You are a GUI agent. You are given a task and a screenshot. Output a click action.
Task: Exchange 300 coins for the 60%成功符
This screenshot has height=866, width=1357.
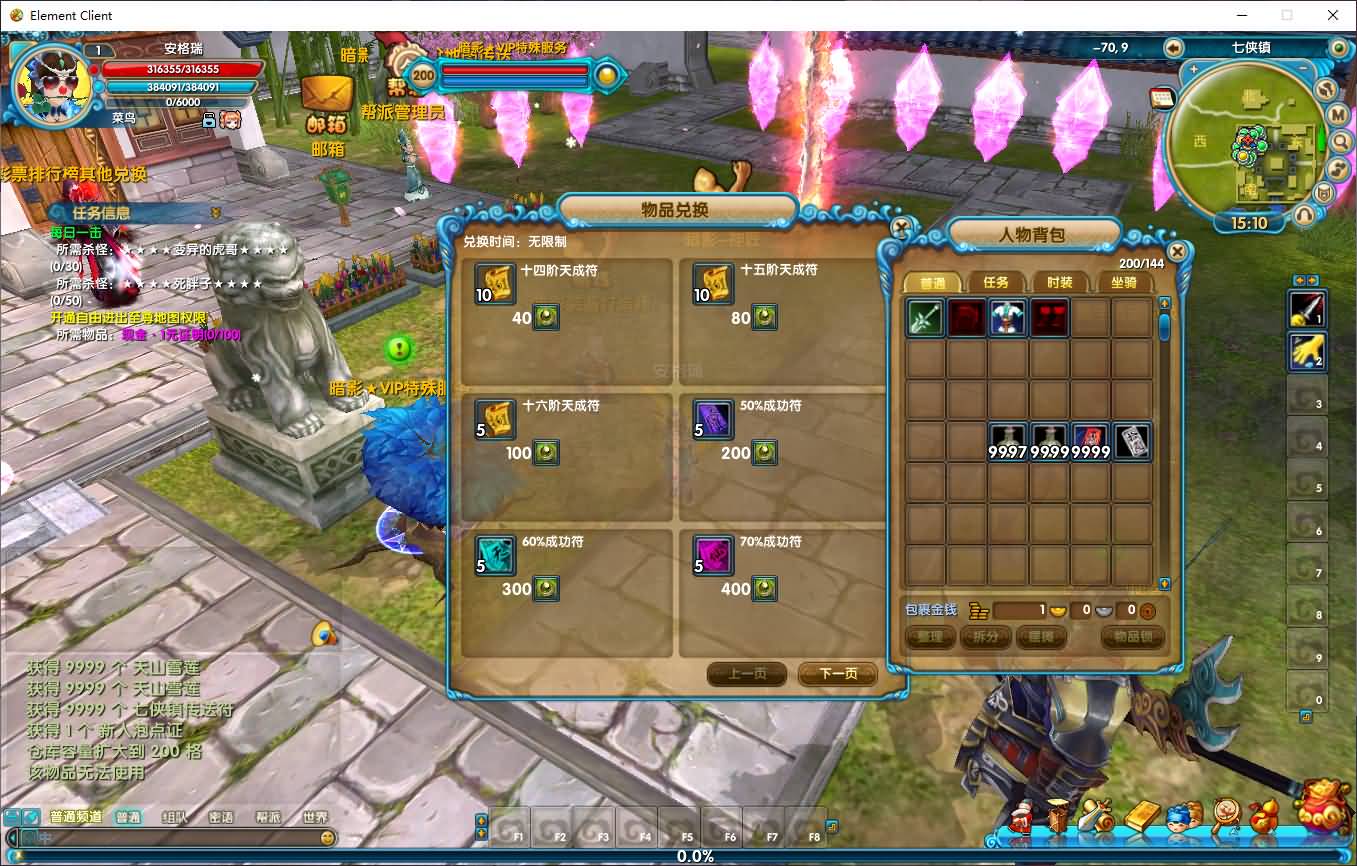point(546,589)
